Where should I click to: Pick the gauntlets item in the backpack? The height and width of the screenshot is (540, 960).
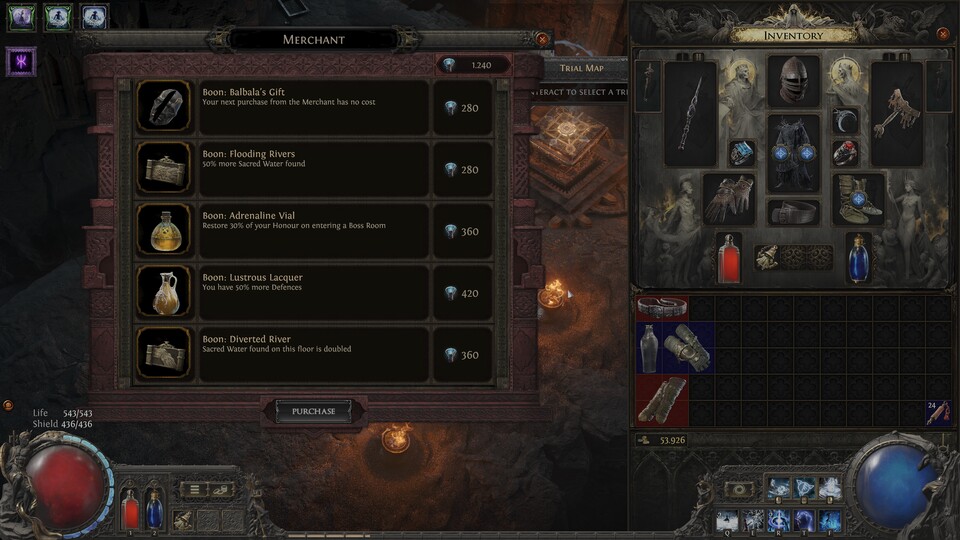[688, 346]
